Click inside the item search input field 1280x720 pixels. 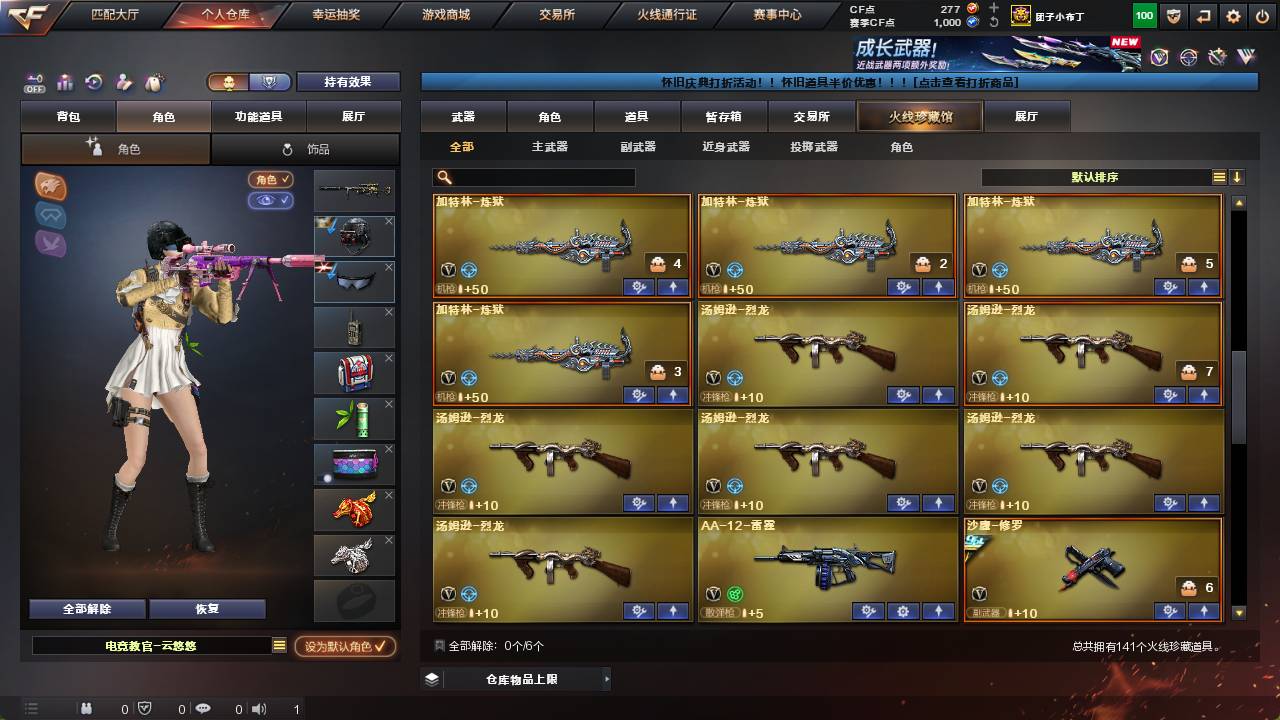(540, 177)
